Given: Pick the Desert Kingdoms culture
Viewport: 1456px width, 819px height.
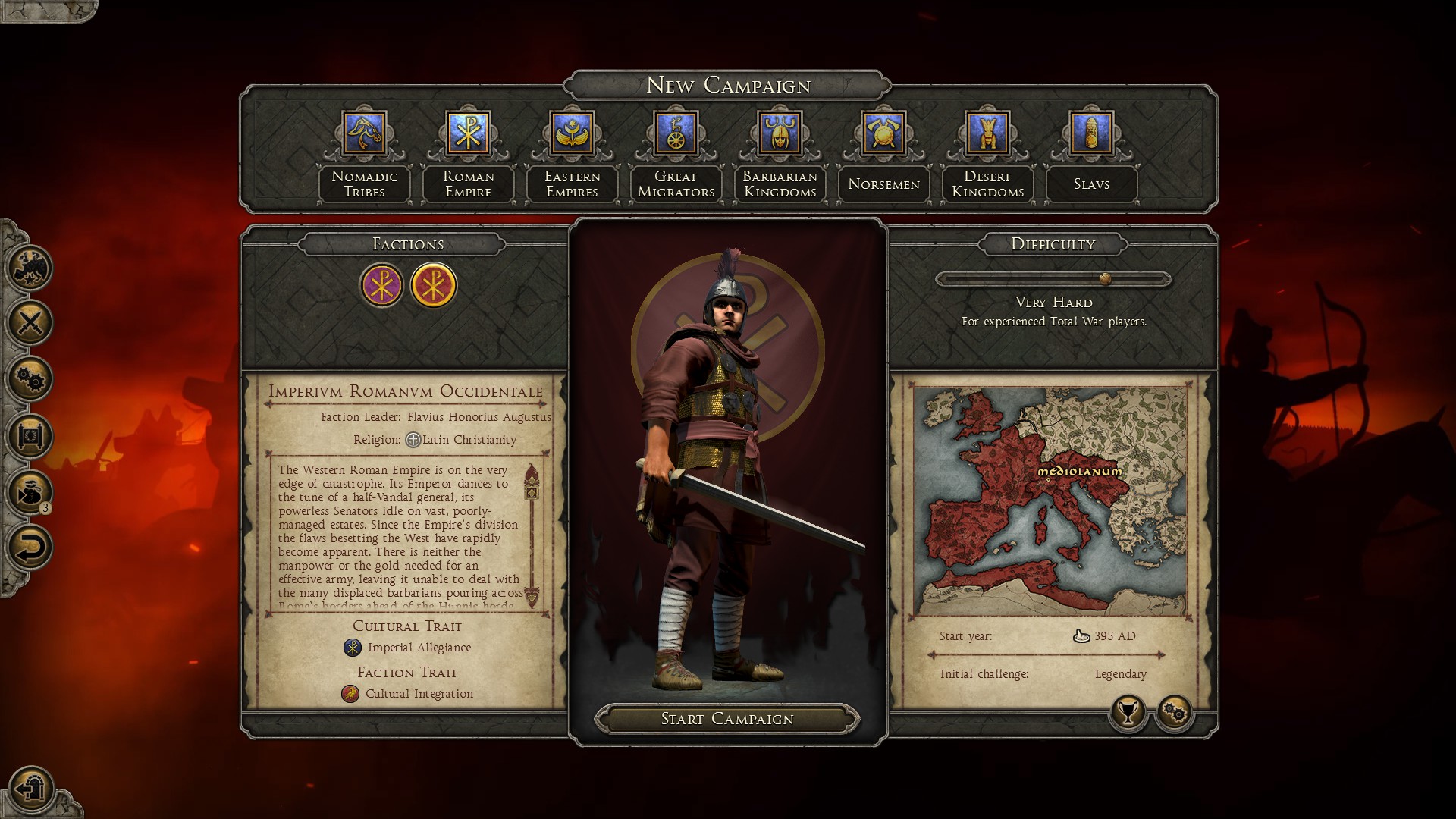Looking at the screenshot, I should (x=987, y=133).
